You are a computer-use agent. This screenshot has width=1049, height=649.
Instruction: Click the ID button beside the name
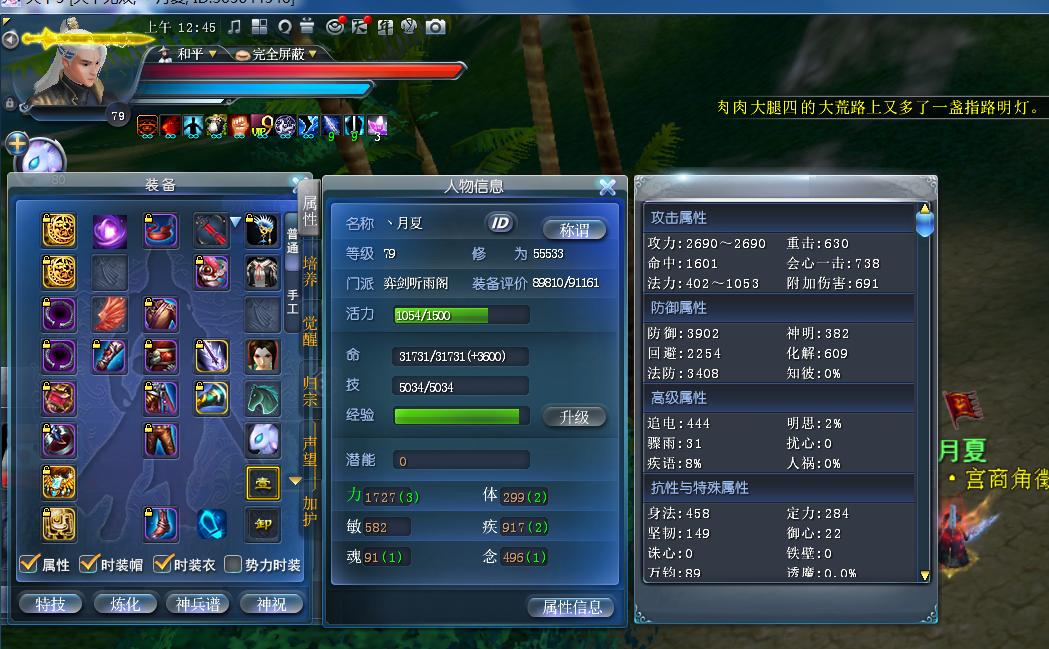click(x=499, y=223)
